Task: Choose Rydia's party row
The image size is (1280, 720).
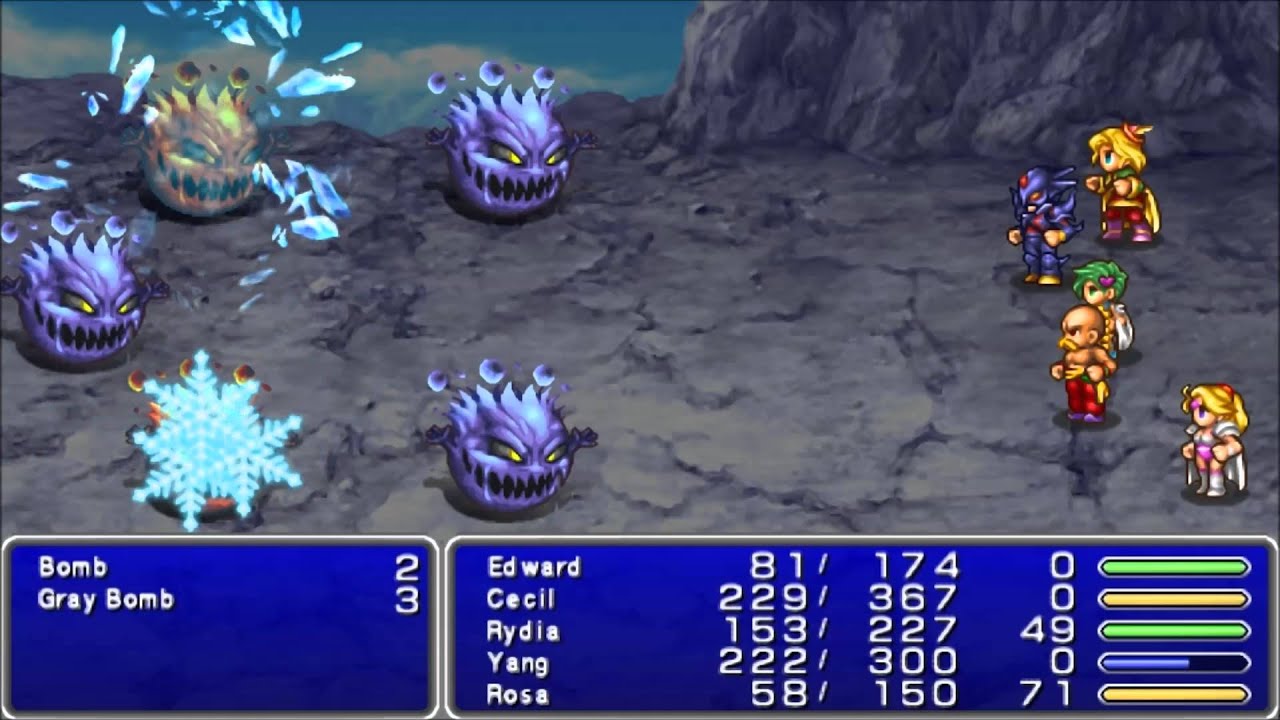Action: coord(523,632)
